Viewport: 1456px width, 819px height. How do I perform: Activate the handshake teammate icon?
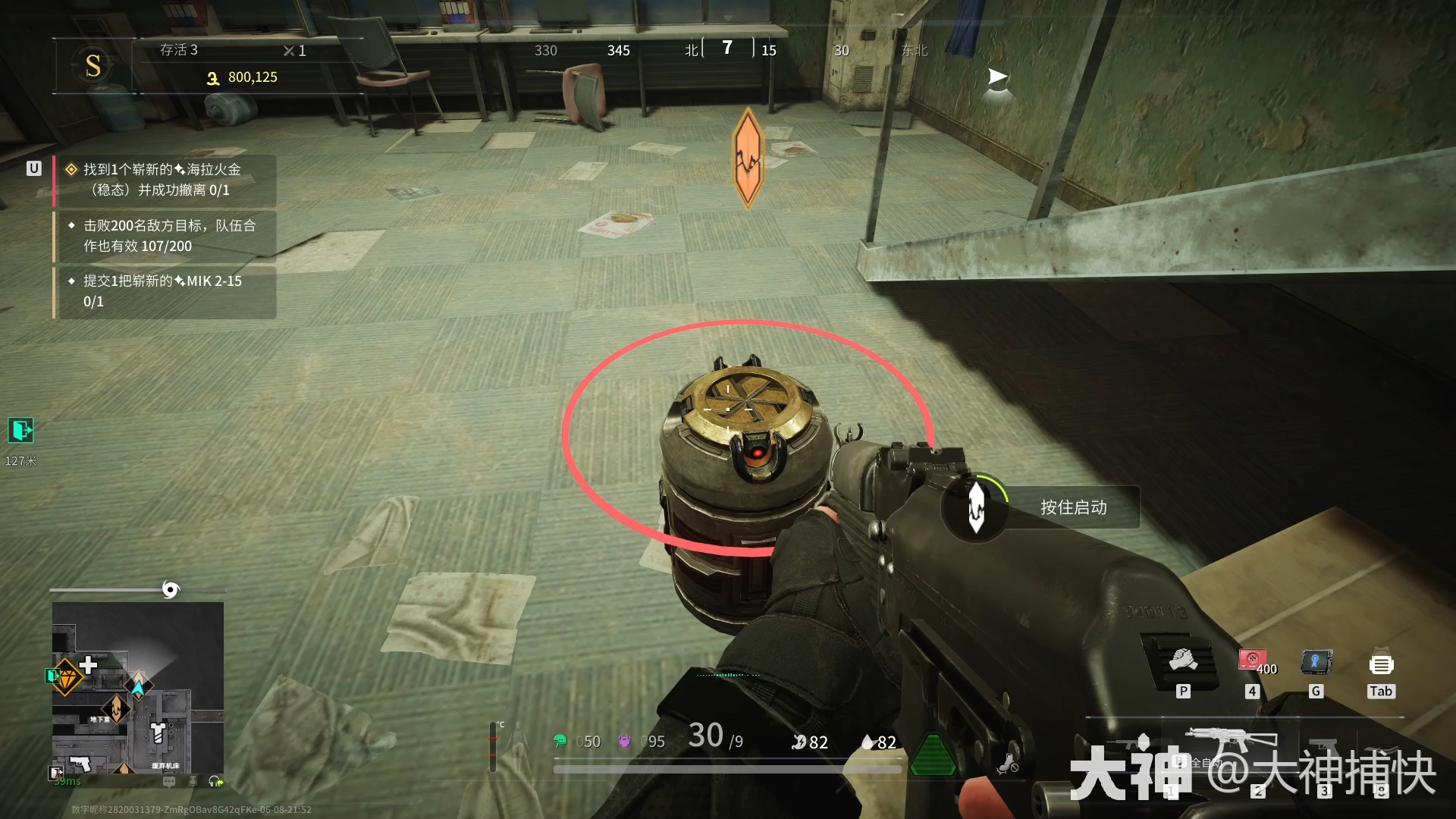click(x=1182, y=661)
